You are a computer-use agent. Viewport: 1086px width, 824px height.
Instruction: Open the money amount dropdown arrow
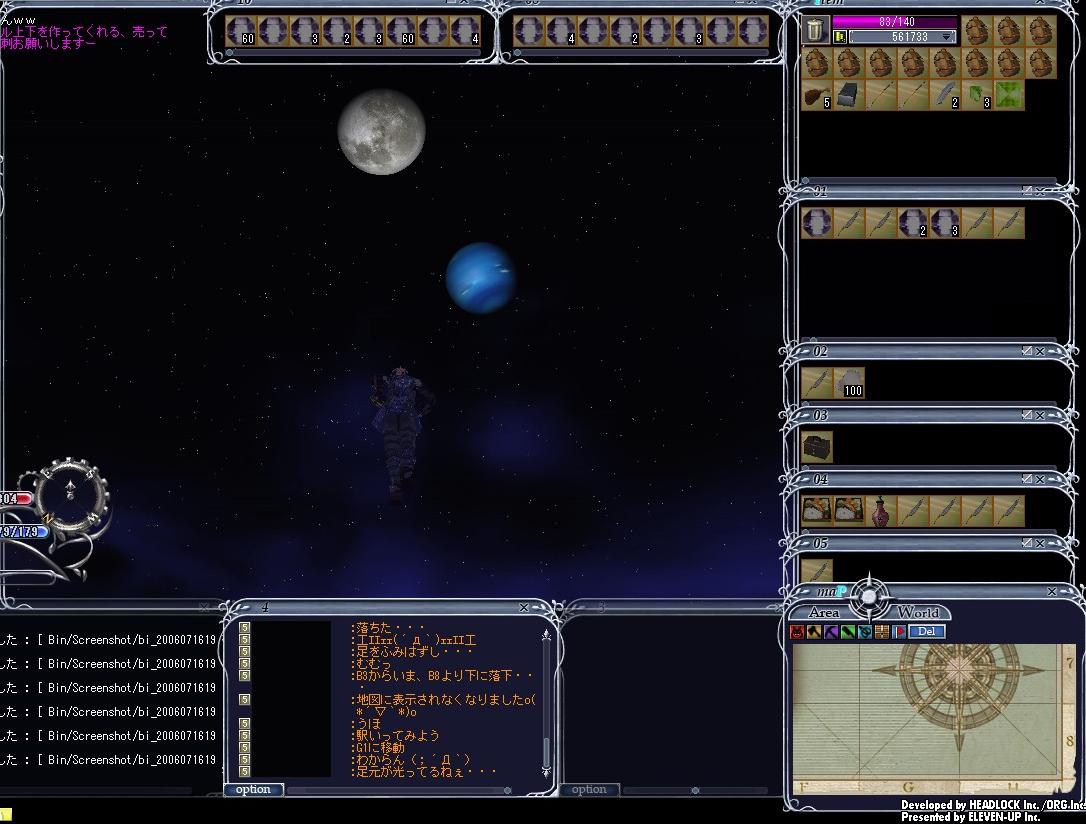[x=946, y=37]
